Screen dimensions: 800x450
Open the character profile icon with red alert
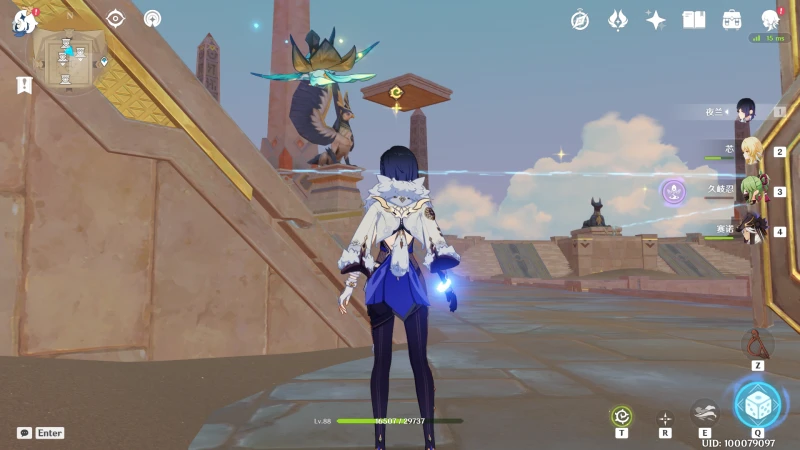pos(770,20)
